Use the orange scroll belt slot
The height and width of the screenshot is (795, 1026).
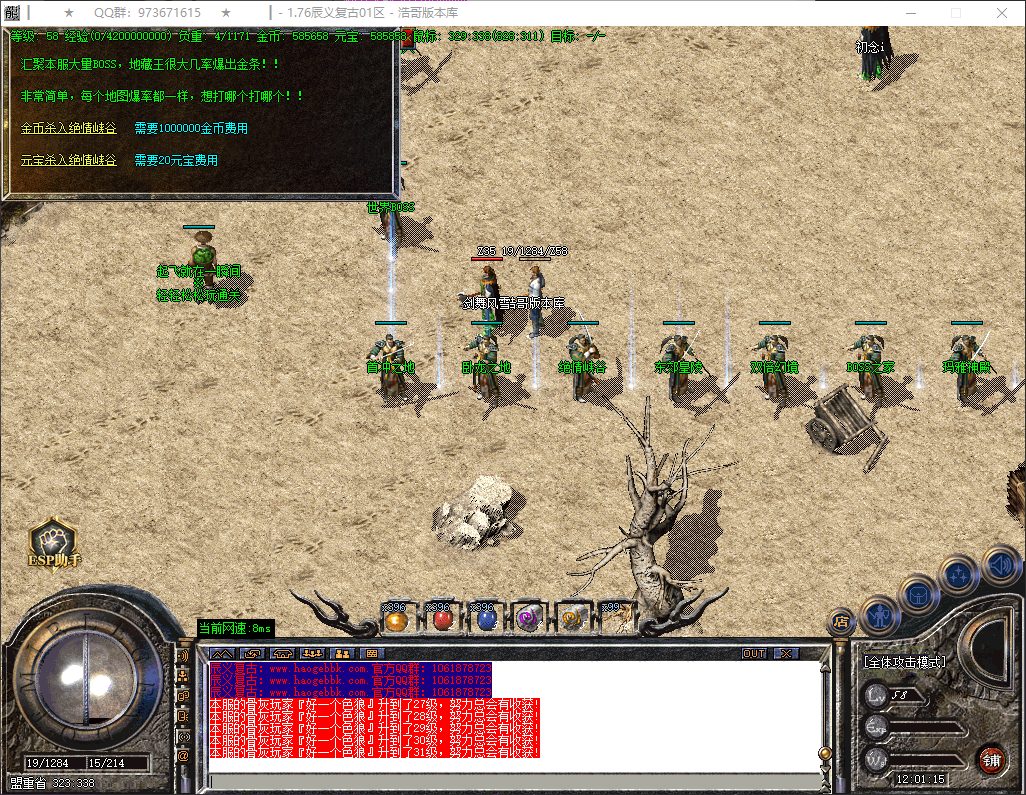pyautogui.click(x=572, y=620)
